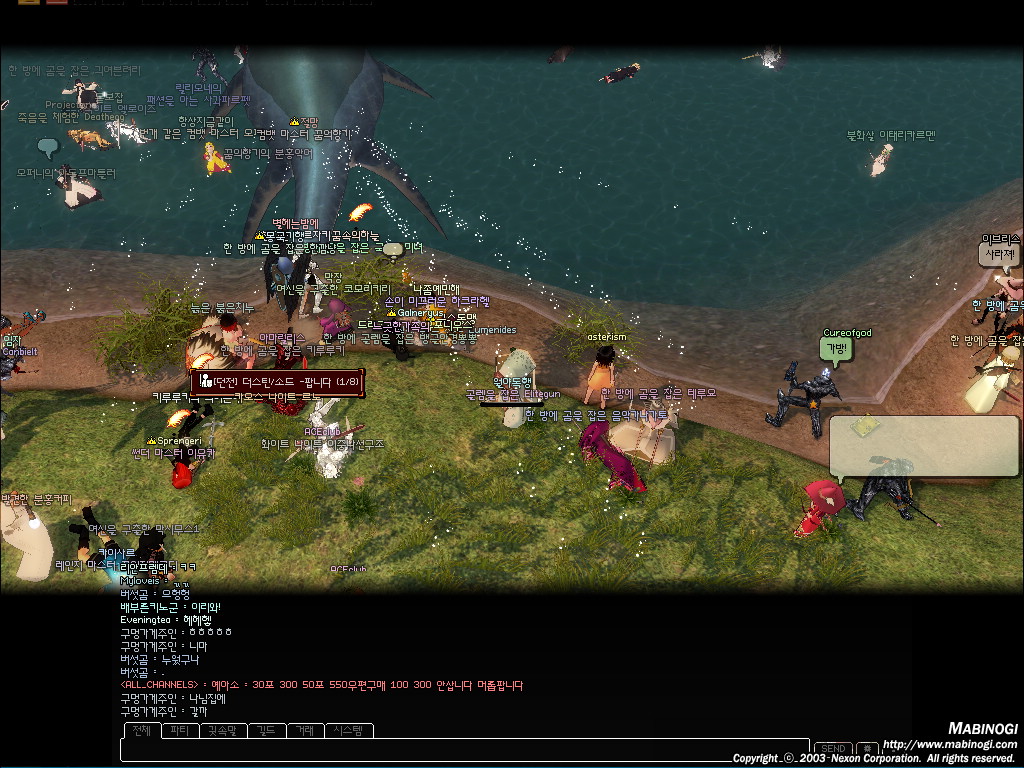Open the Mabinogi website link
The height and width of the screenshot is (768, 1024).
pyautogui.click(x=949, y=744)
